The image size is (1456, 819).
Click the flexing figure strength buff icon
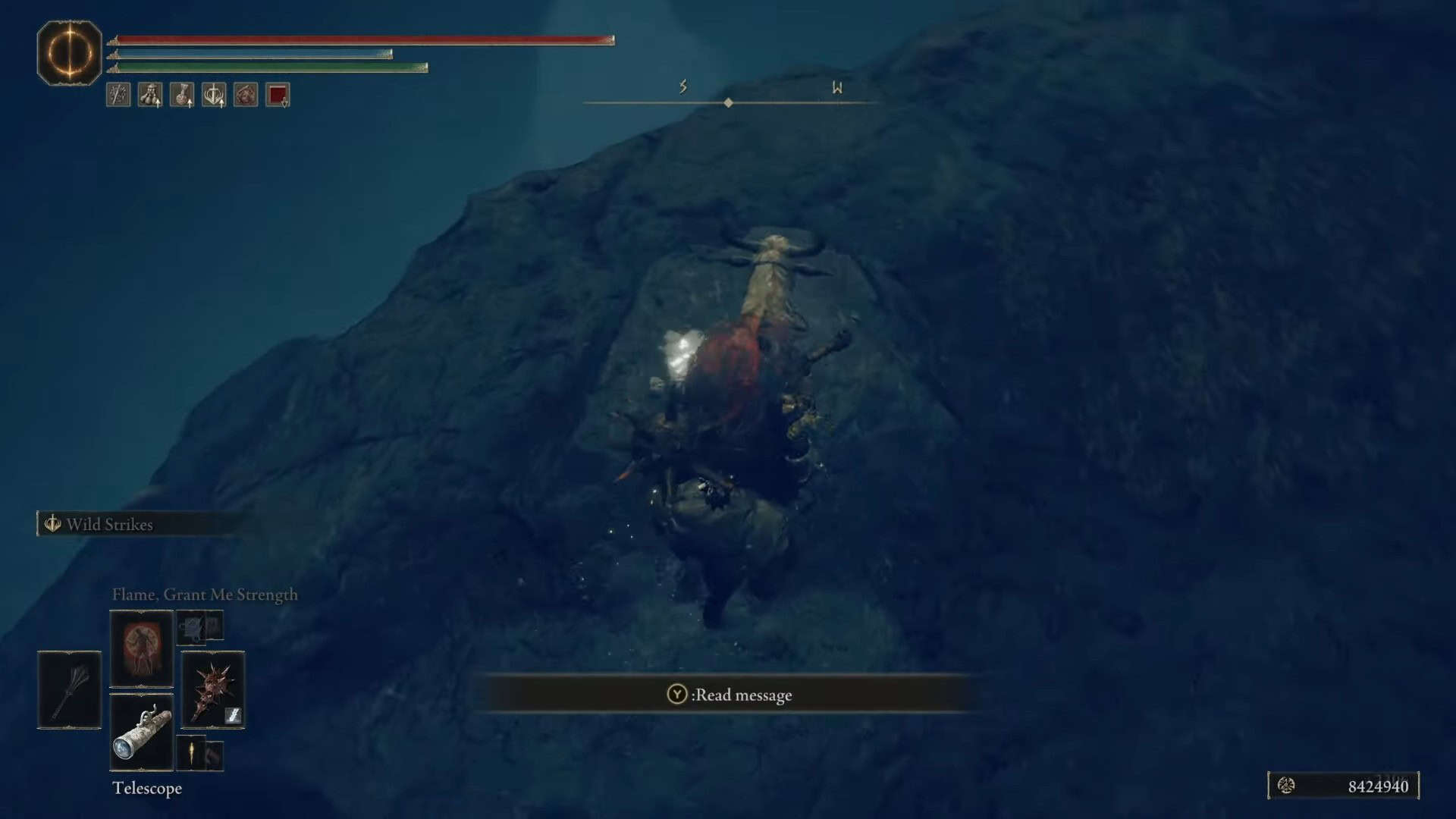[150, 95]
